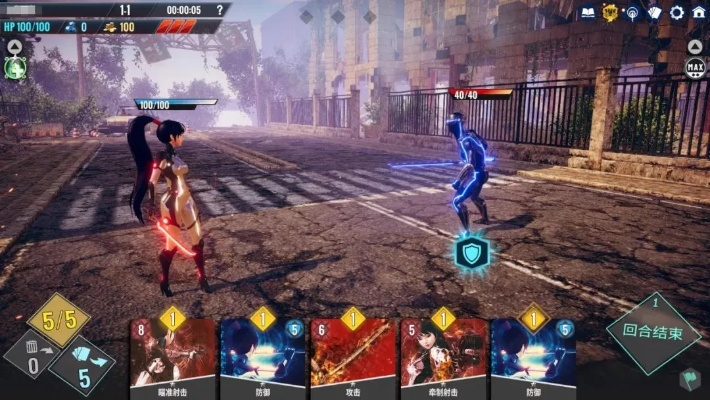
Task: View the draw pile deck counter
Action: click(82, 368)
